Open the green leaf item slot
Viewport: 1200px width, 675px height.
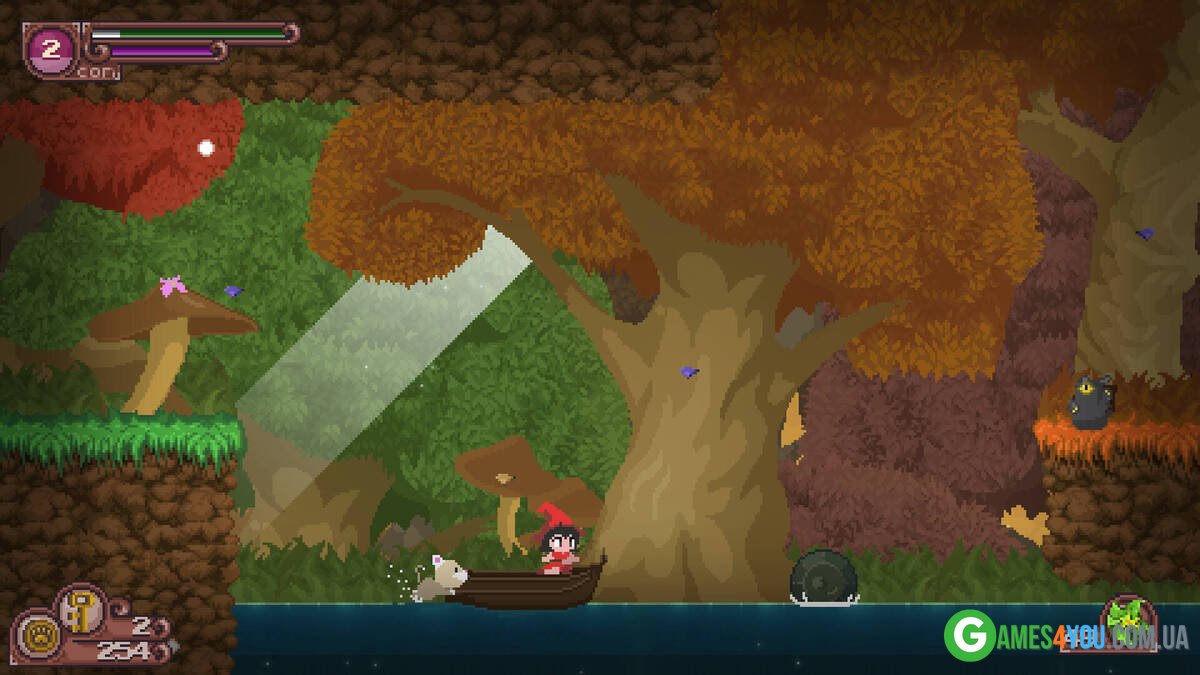point(1128,620)
